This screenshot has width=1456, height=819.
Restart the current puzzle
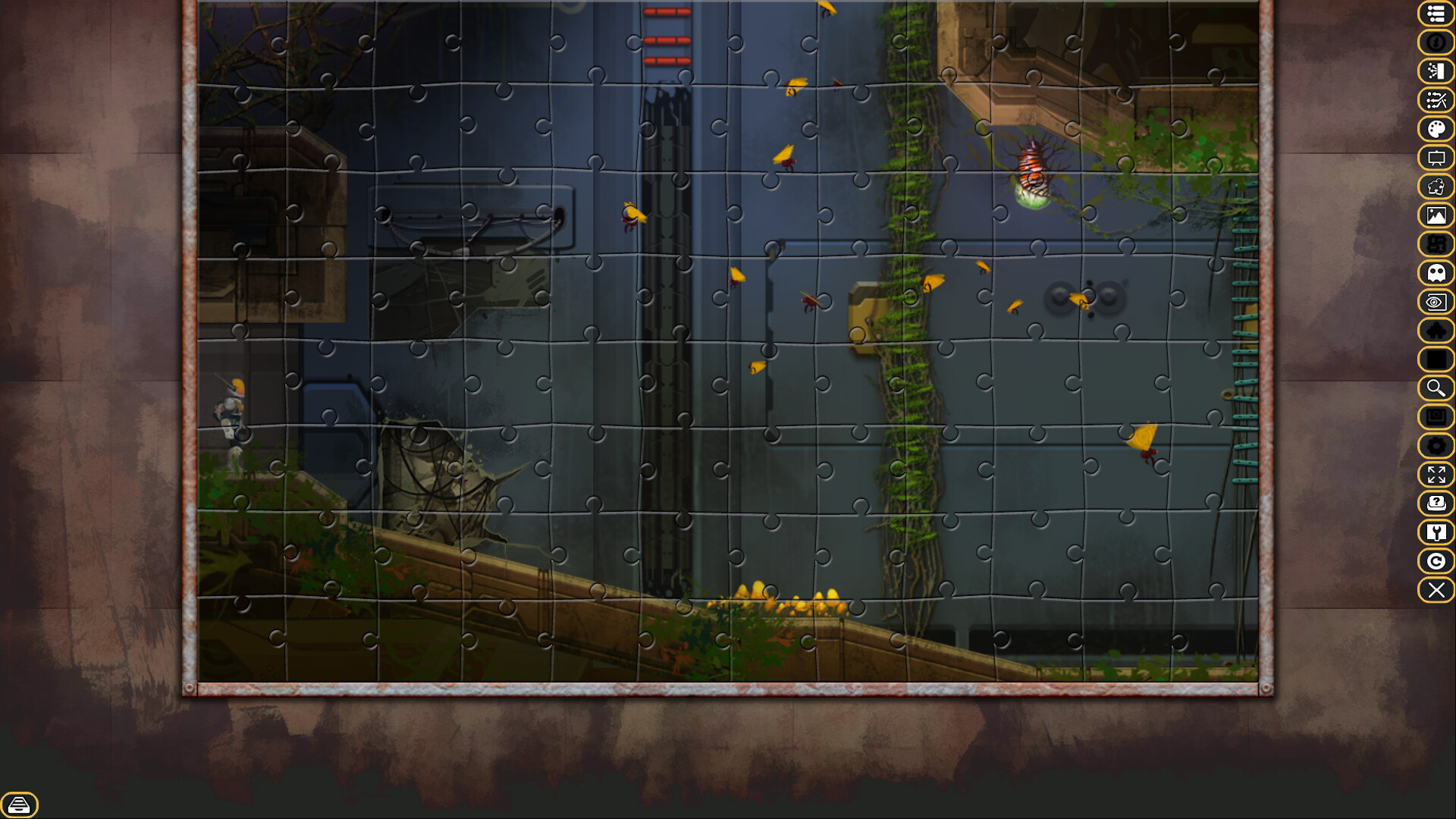tap(1436, 561)
